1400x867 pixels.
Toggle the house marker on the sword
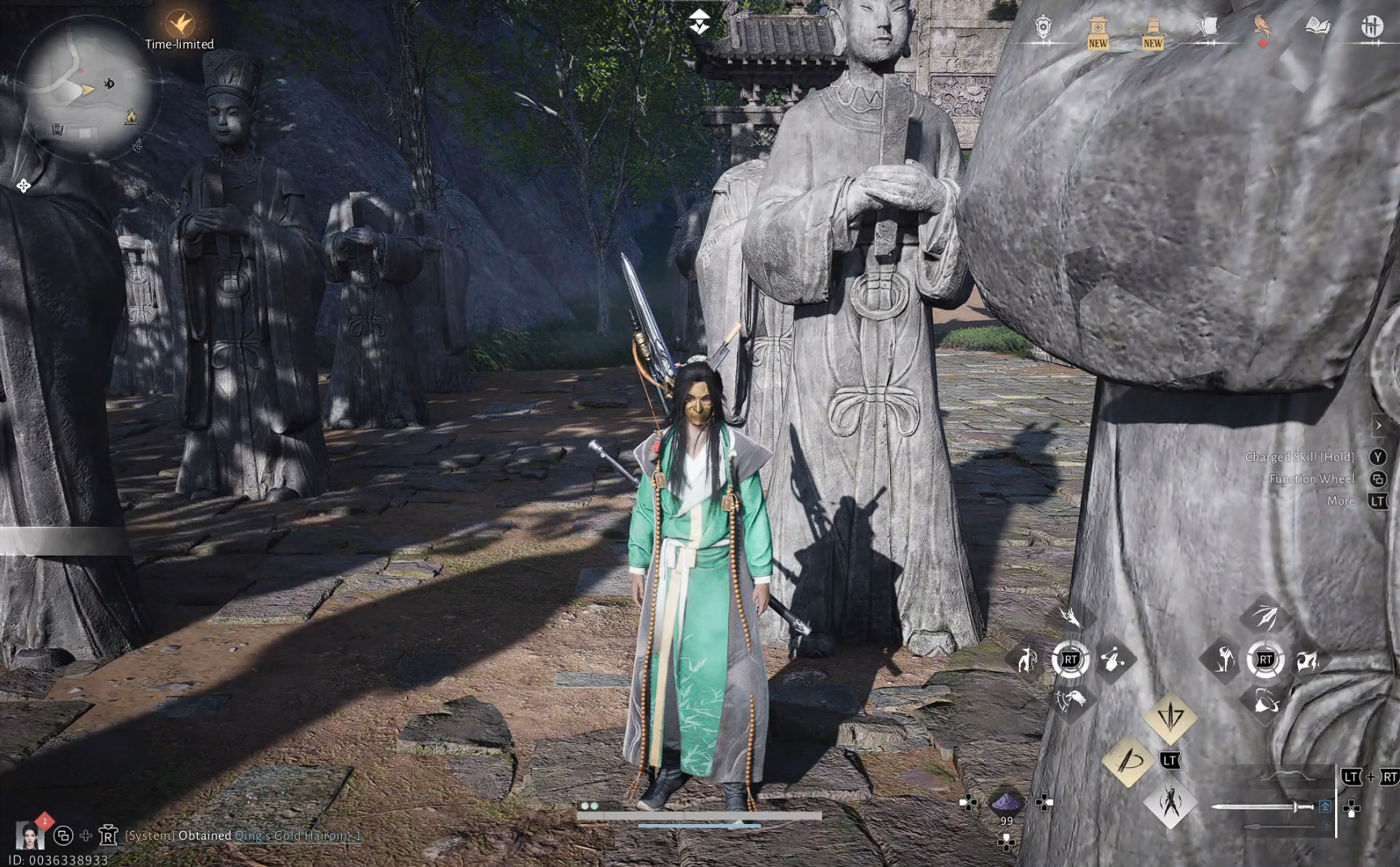(x=1325, y=807)
